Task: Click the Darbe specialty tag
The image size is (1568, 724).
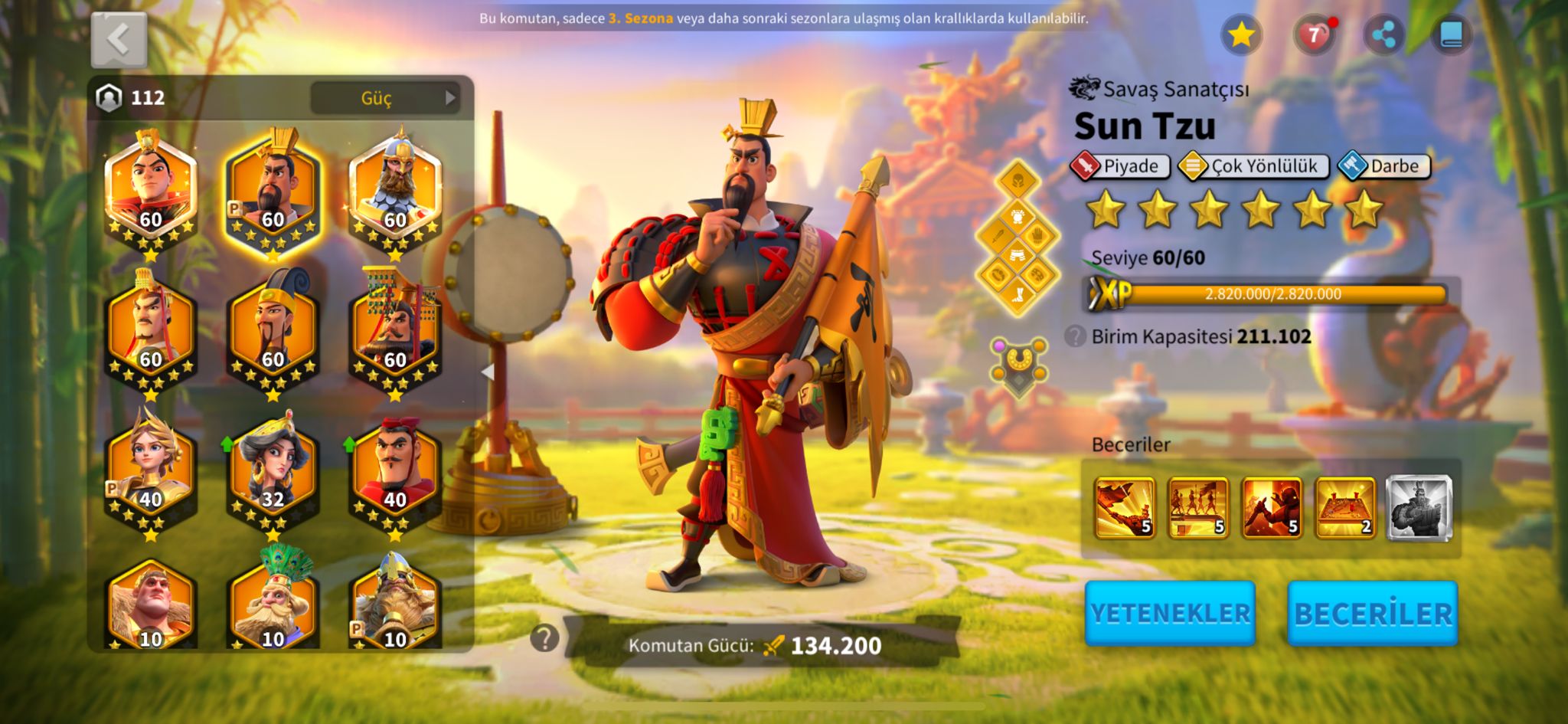Action: [1384, 166]
